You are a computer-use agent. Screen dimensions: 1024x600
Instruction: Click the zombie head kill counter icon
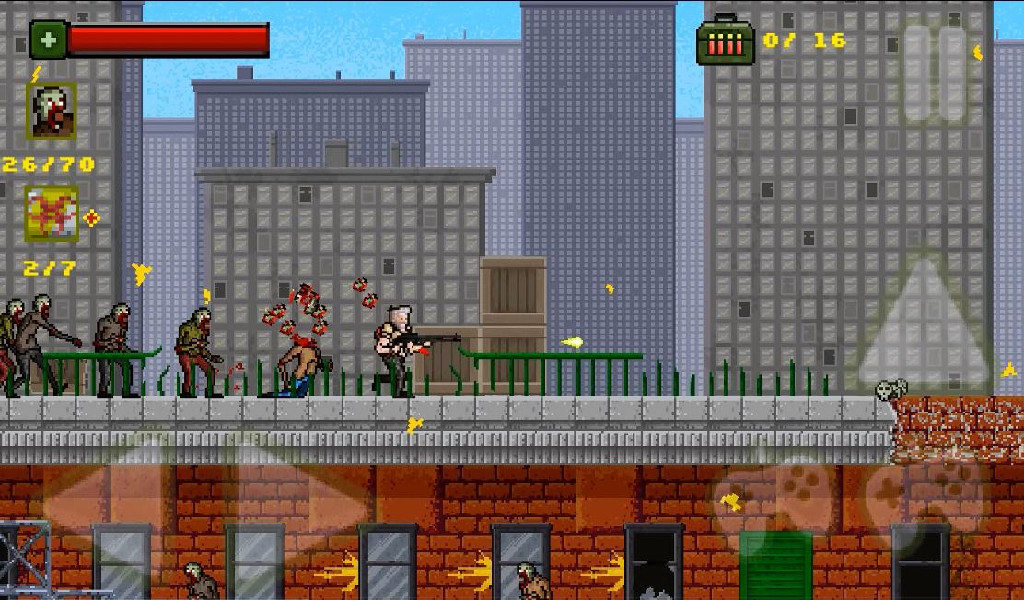pyautogui.click(x=51, y=111)
